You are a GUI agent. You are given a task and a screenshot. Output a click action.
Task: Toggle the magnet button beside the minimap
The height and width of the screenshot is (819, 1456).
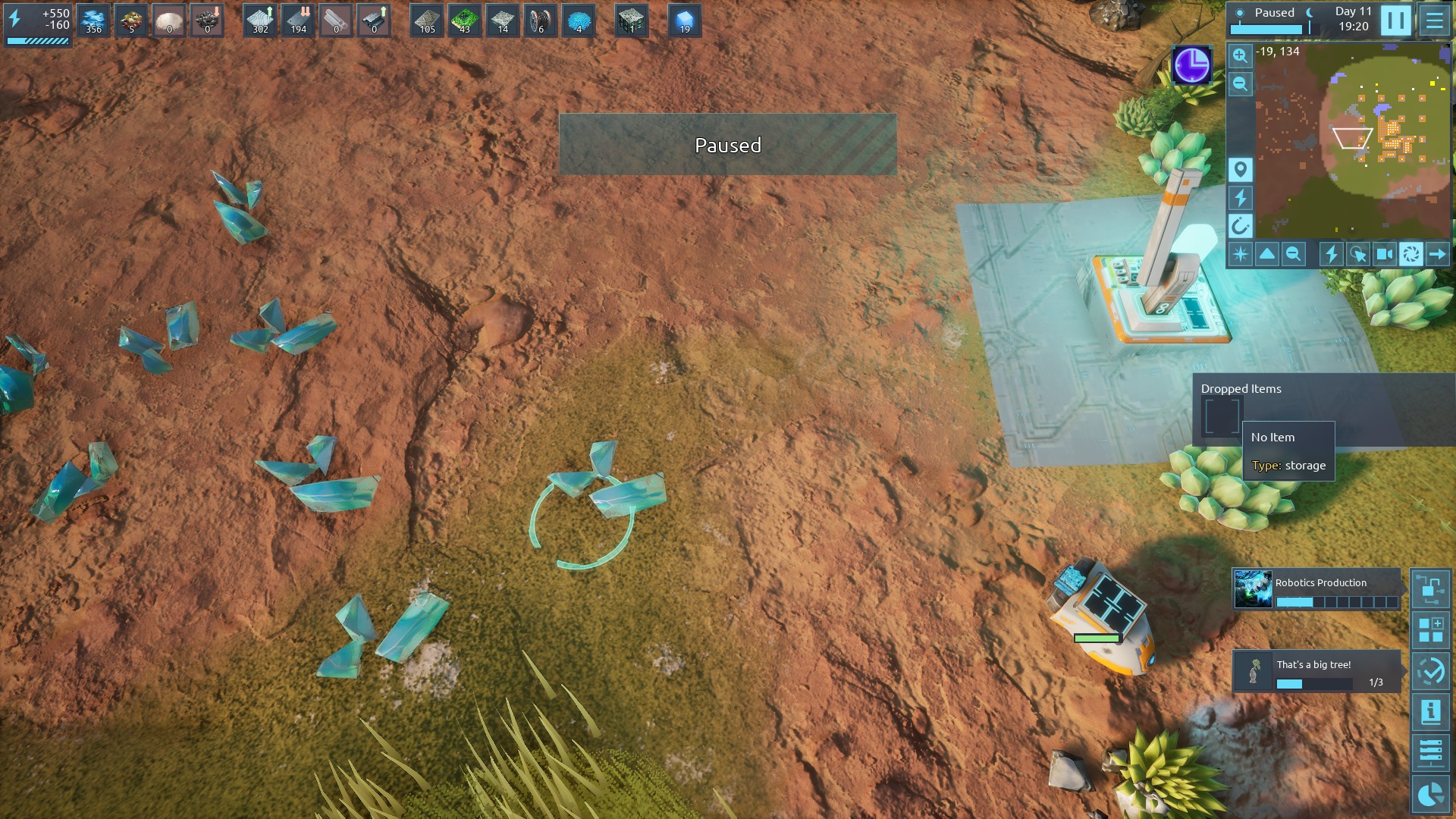pyautogui.click(x=1240, y=226)
